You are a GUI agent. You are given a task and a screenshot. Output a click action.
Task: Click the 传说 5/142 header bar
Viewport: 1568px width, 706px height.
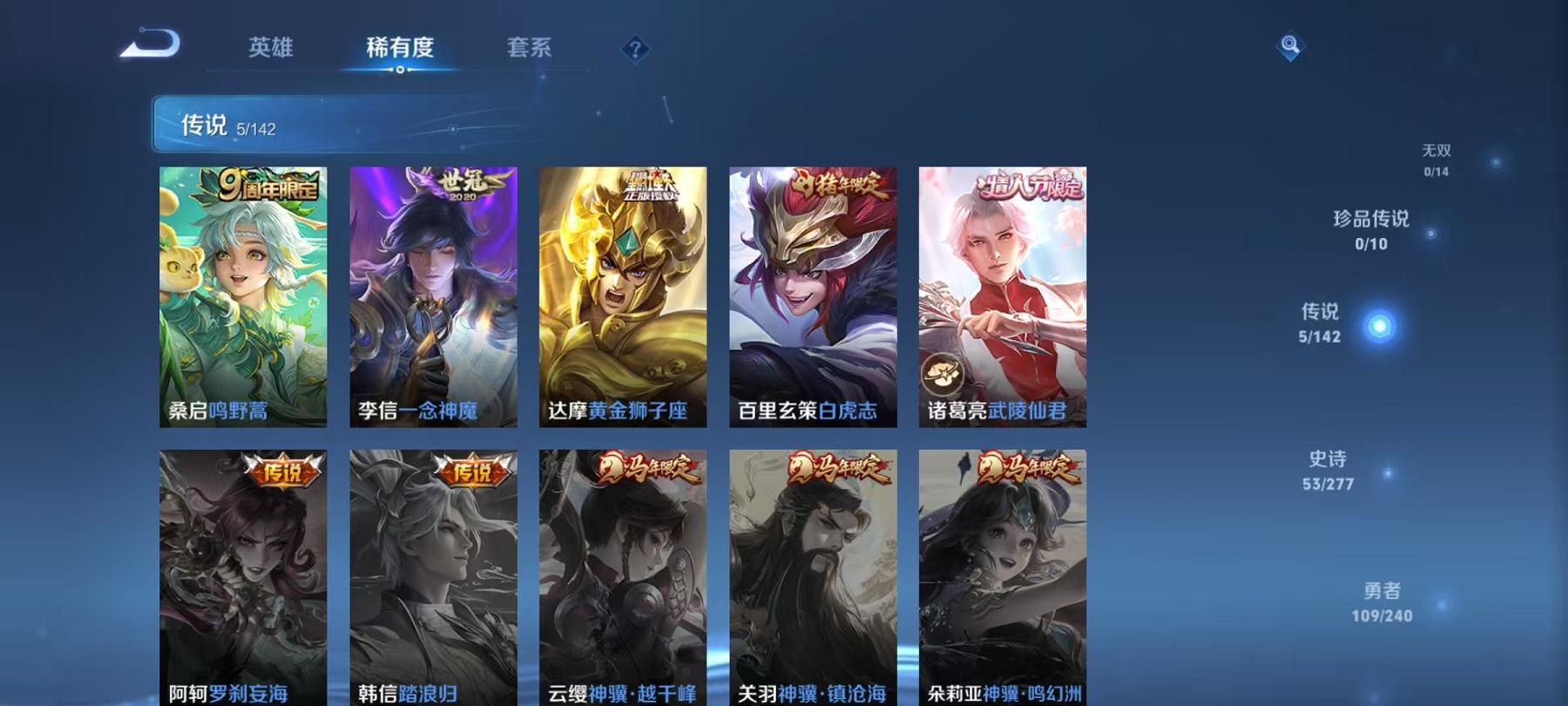click(348, 126)
